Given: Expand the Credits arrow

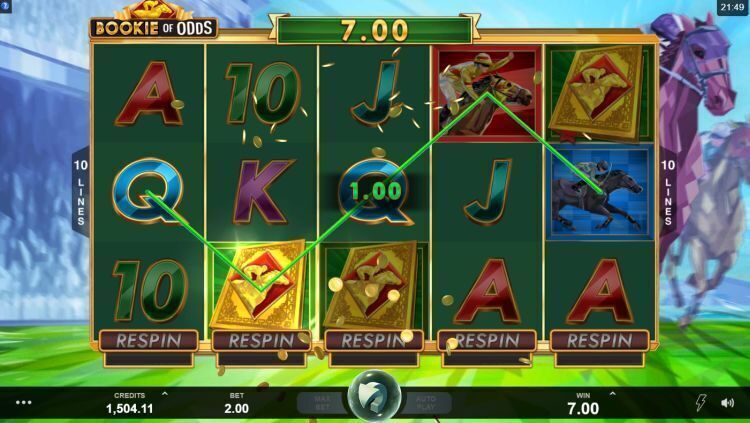Looking at the screenshot, I should pos(165,395).
